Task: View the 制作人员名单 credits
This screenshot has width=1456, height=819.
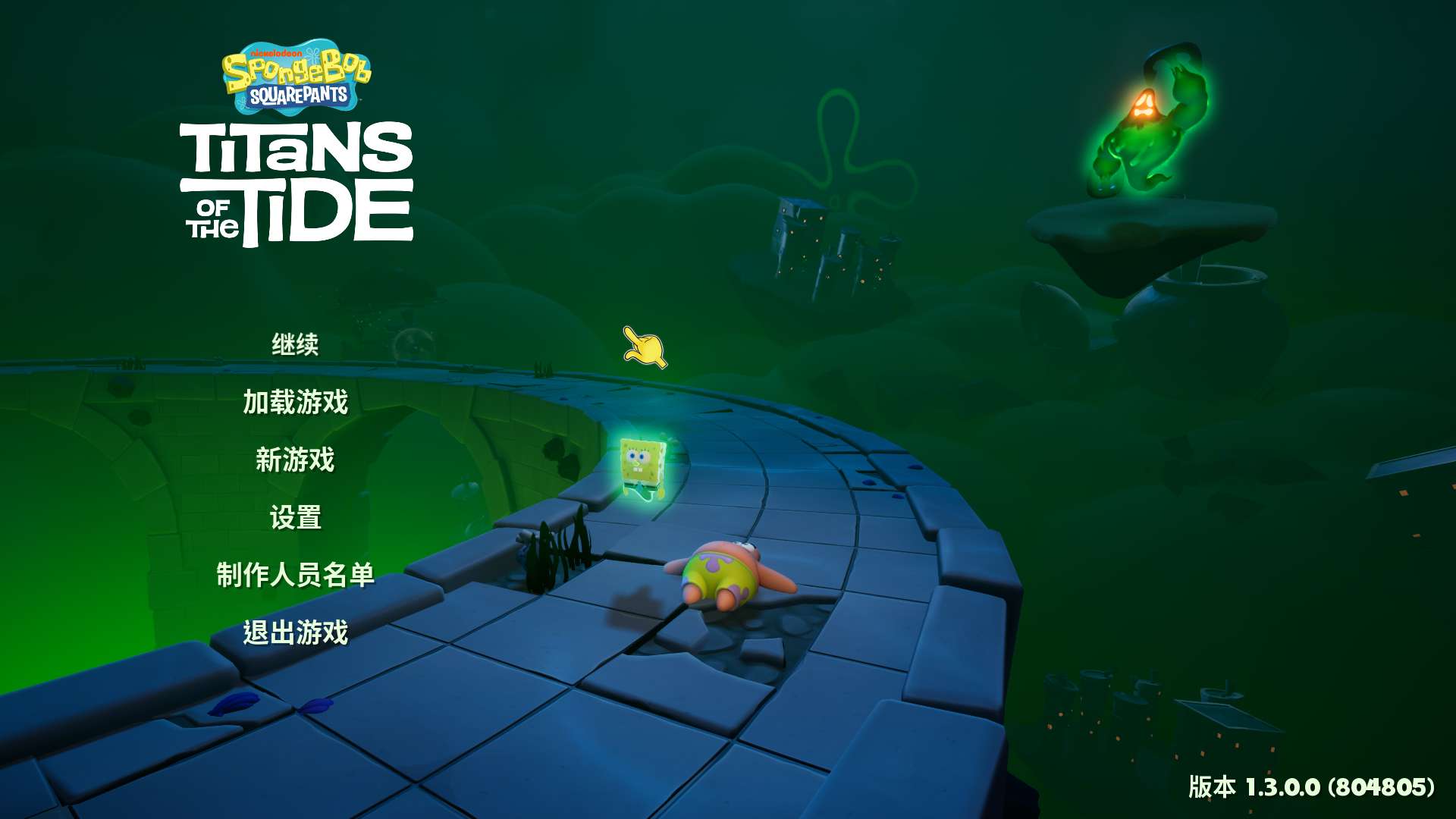Action: pos(295,575)
